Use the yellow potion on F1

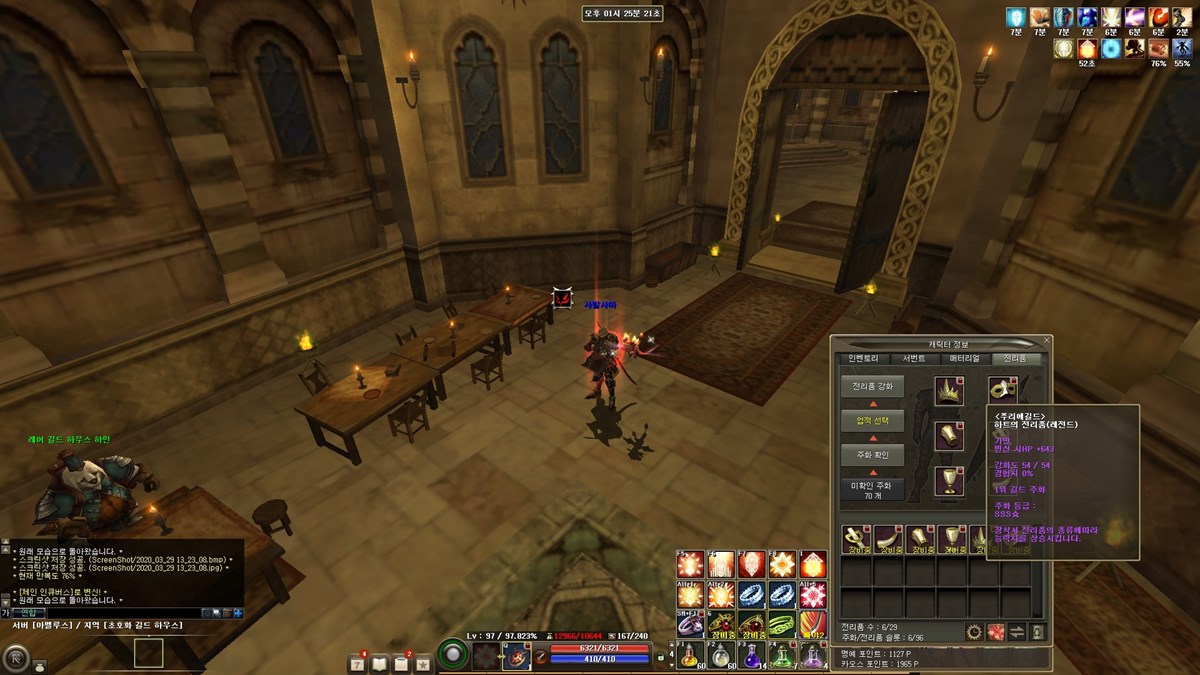pos(690,657)
